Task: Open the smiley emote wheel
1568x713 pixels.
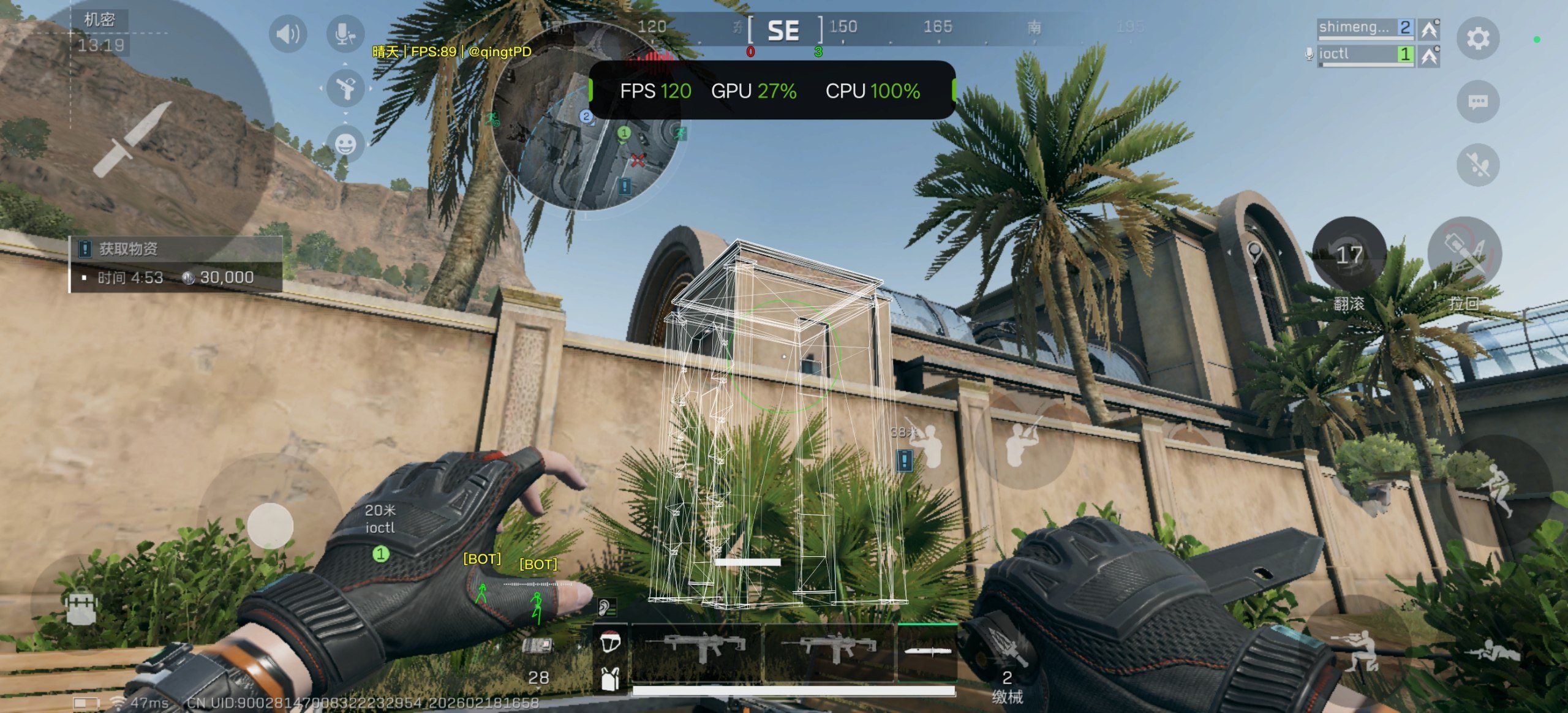Action: pos(345,143)
